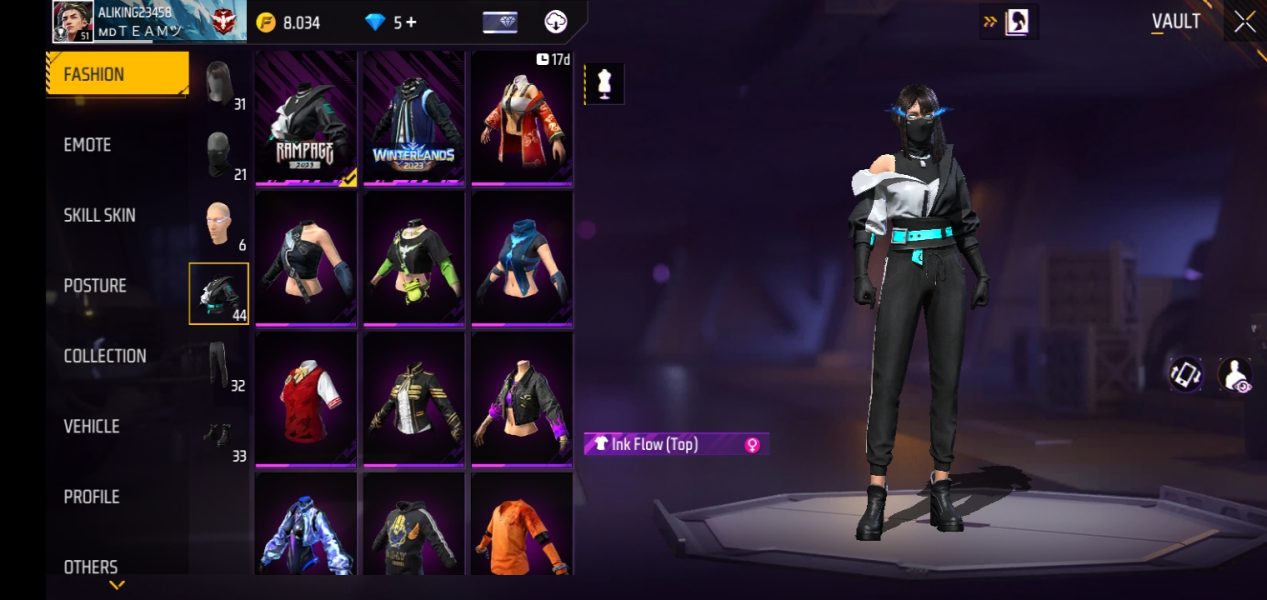
Task: Choose the Rampage 2023 top
Action: click(306, 118)
